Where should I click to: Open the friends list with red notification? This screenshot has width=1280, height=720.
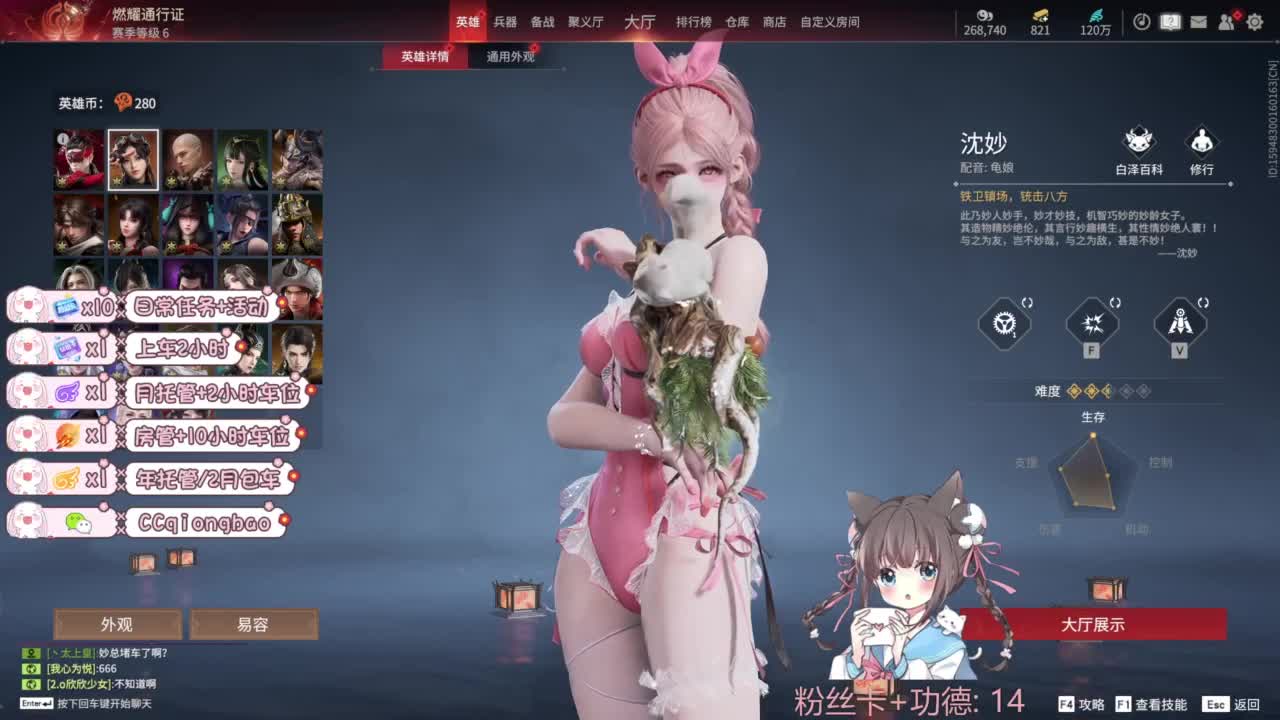tap(1224, 21)
